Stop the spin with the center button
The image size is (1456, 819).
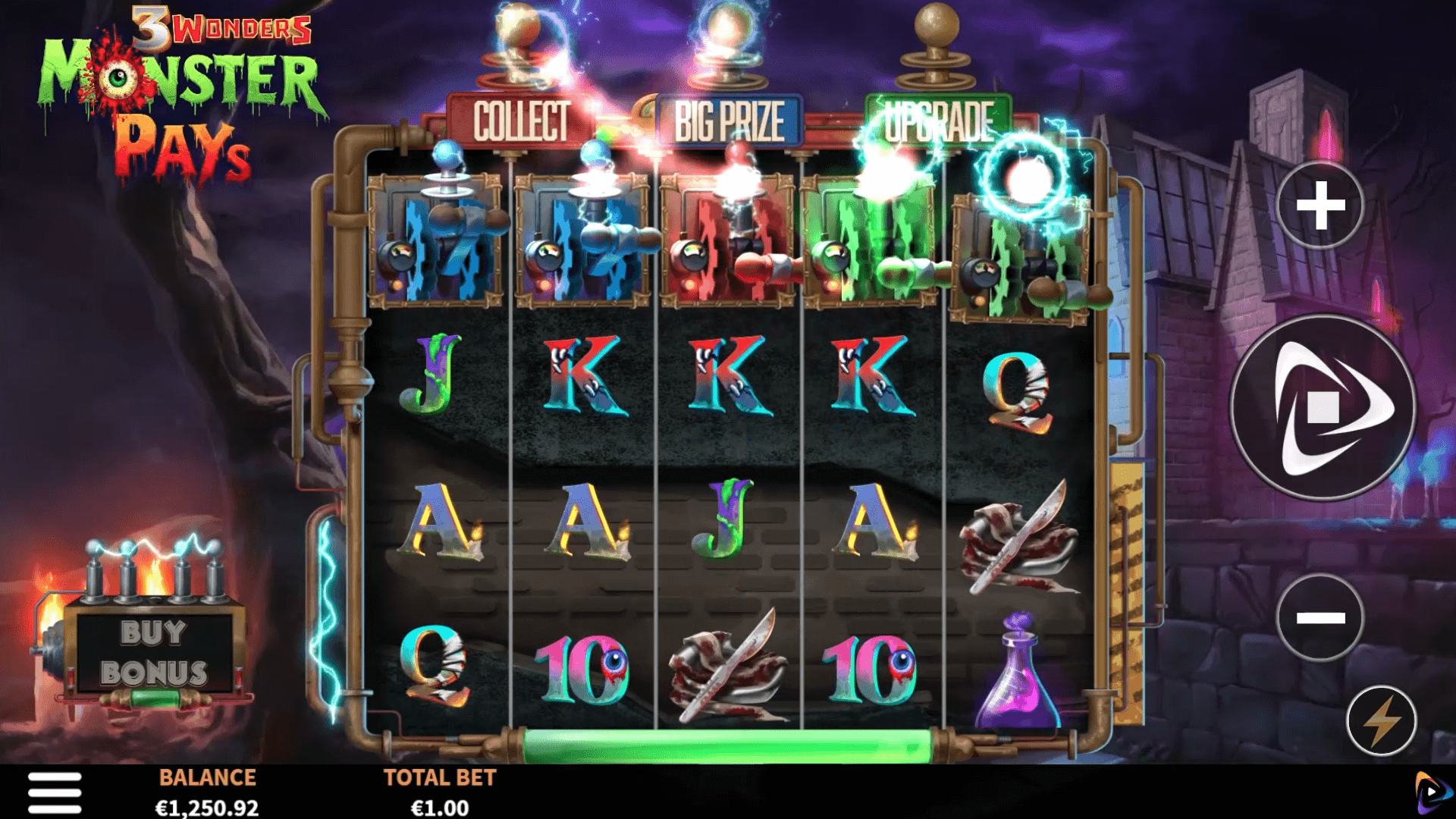[1323, 408]
